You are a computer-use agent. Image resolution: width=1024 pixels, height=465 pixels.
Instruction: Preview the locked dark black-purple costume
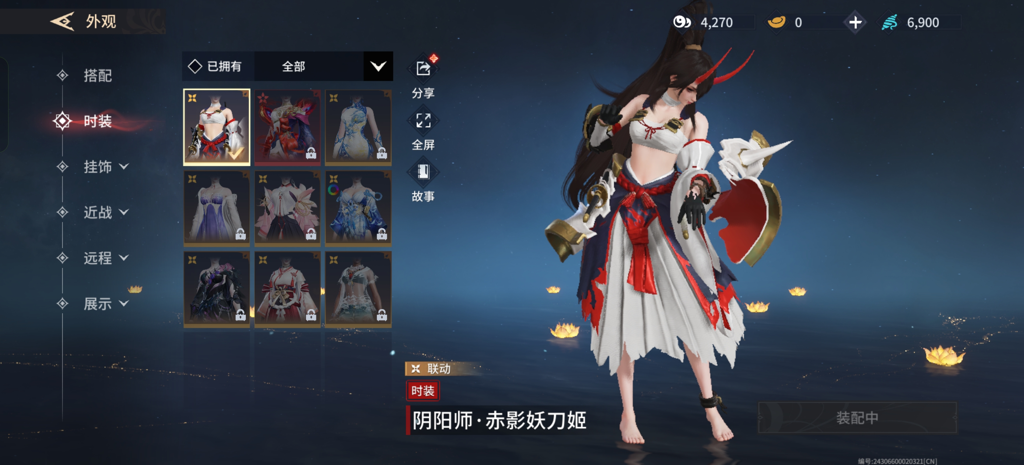click(x=217, y=288)
